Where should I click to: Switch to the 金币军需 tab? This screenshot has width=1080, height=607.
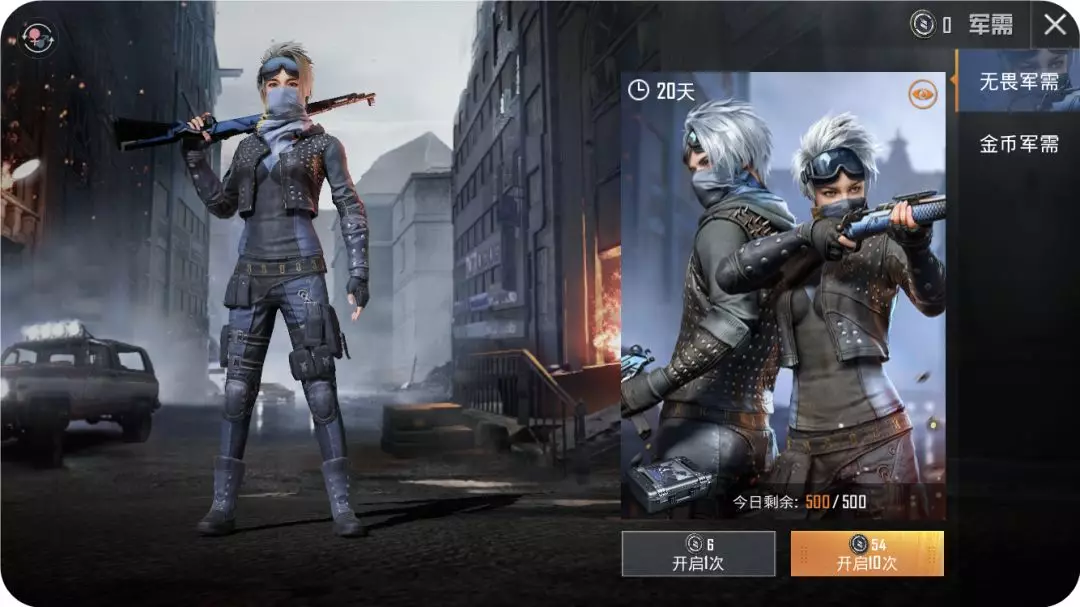click(1018, 144)
